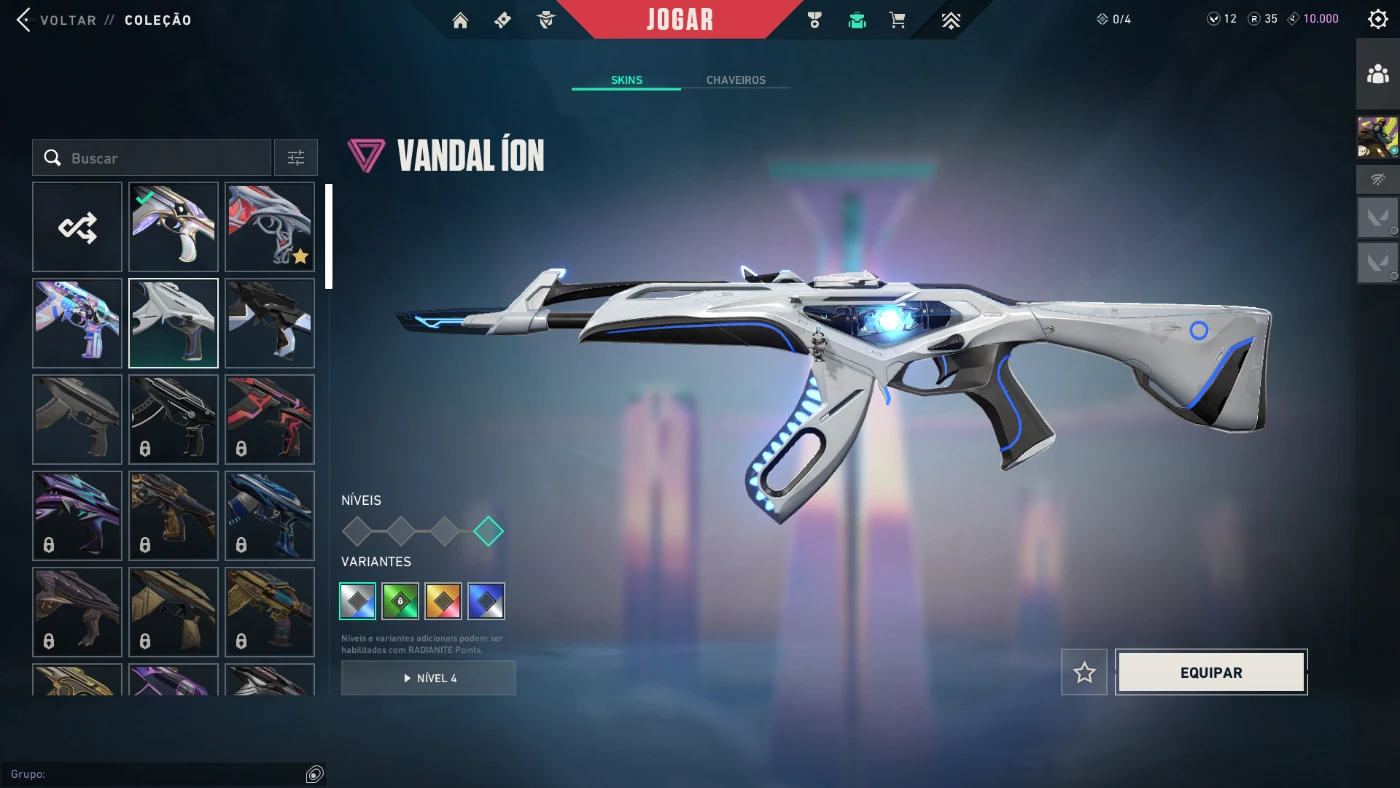Switch to the Chaveiros tab

(735, 80)
